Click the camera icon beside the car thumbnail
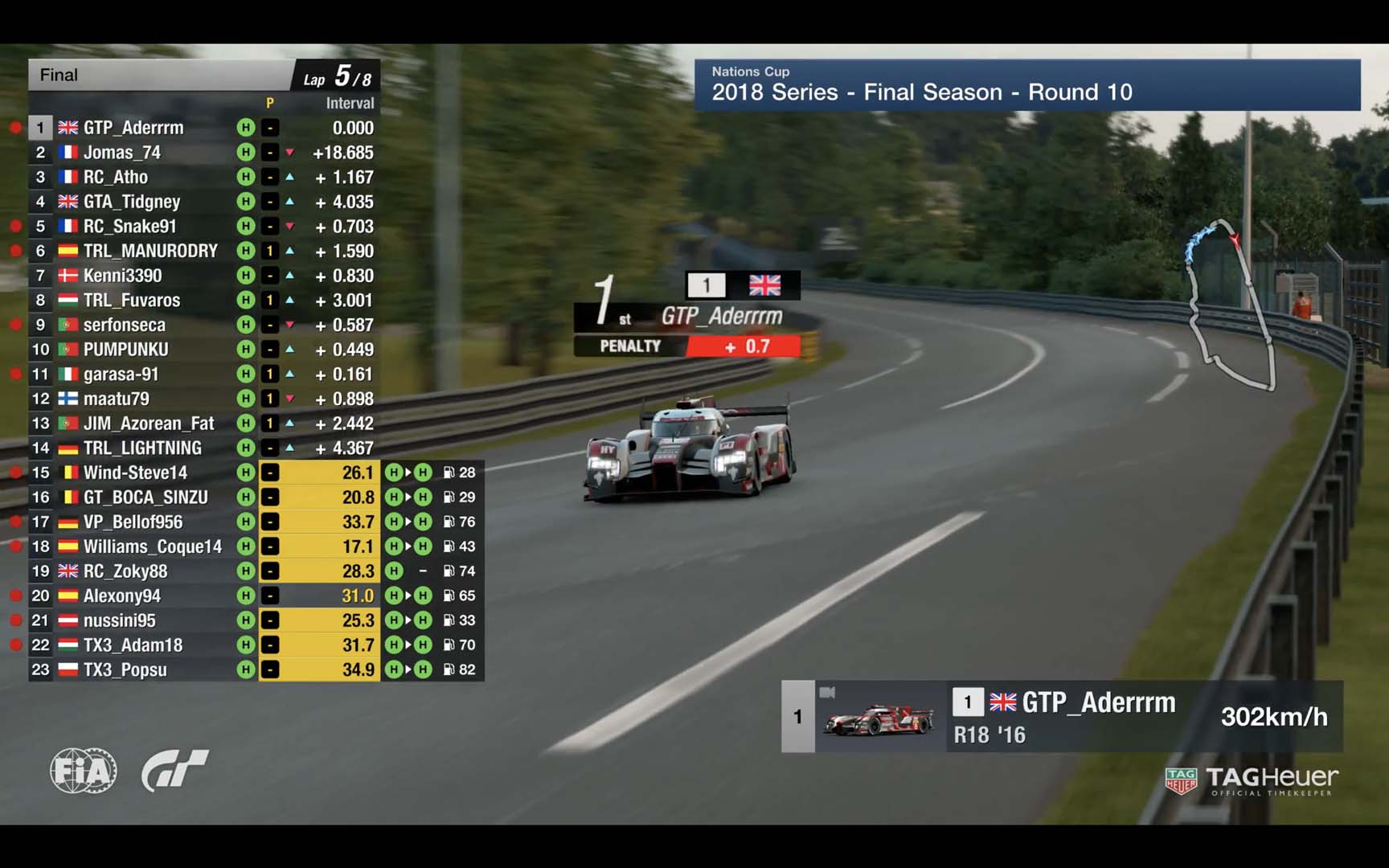This screenshot has height=868, width=1389. coord(827,692)
